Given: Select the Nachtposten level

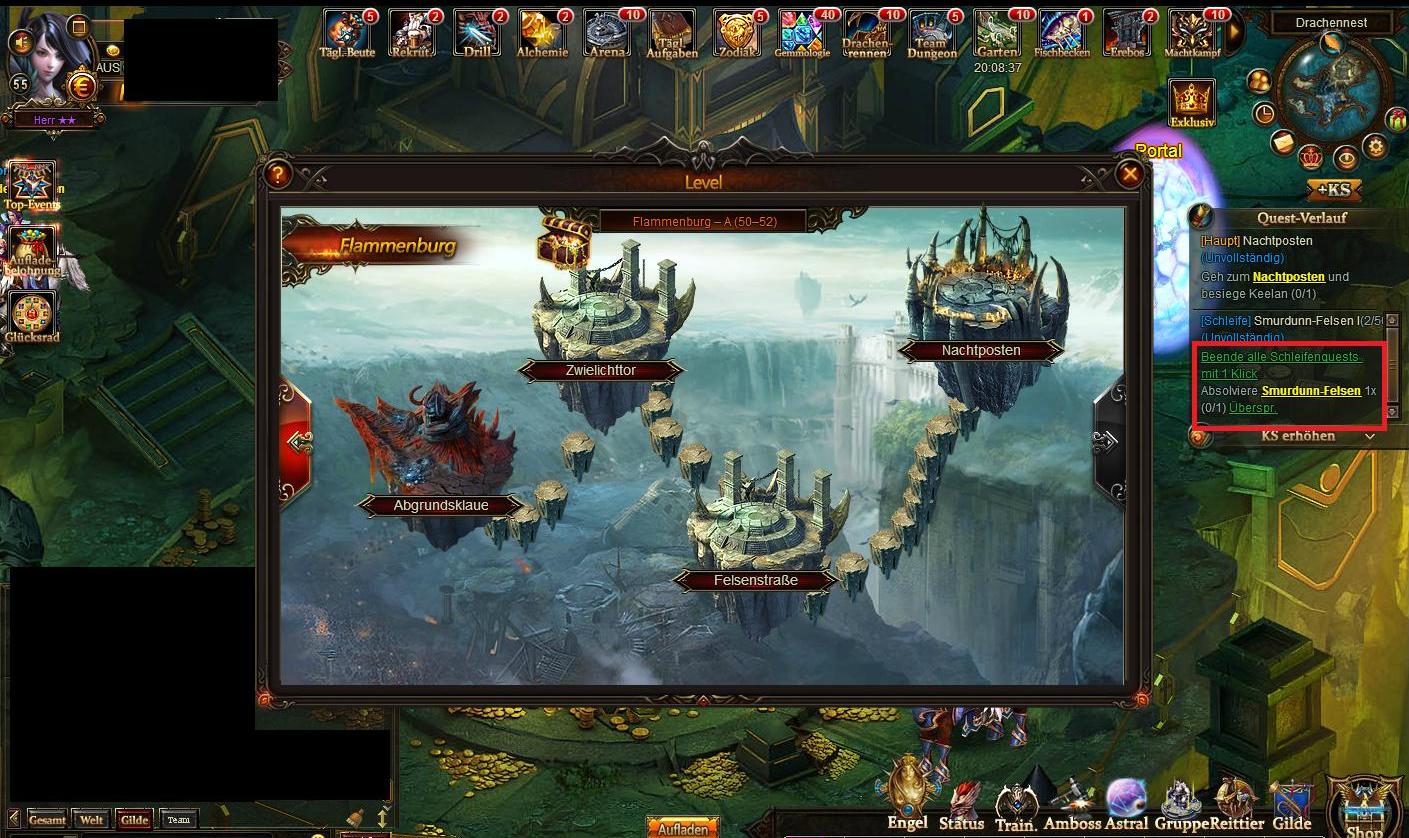Looking at the screenshot, I should pos(981,350).
